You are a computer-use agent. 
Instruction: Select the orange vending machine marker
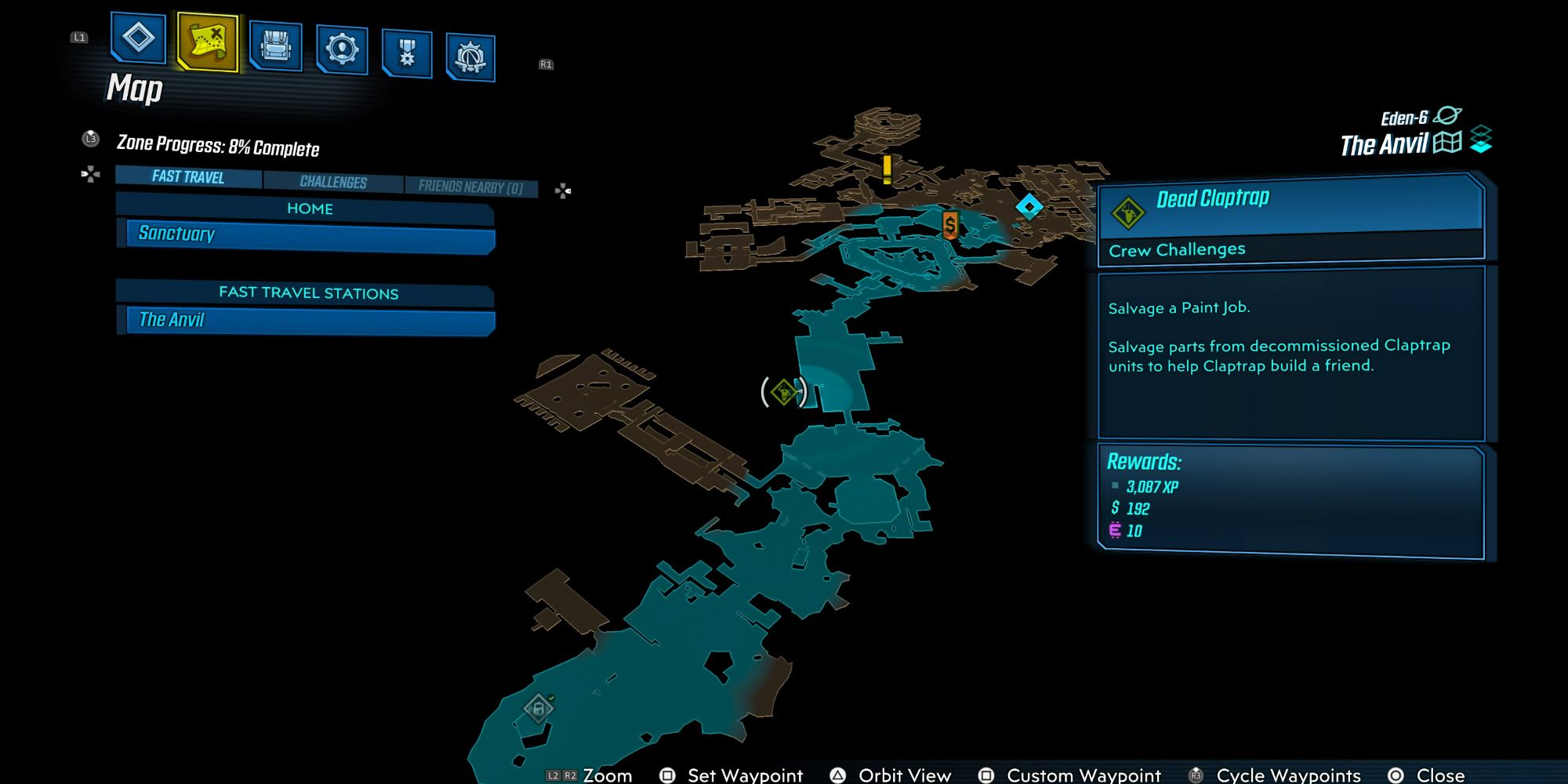point(949,225)
